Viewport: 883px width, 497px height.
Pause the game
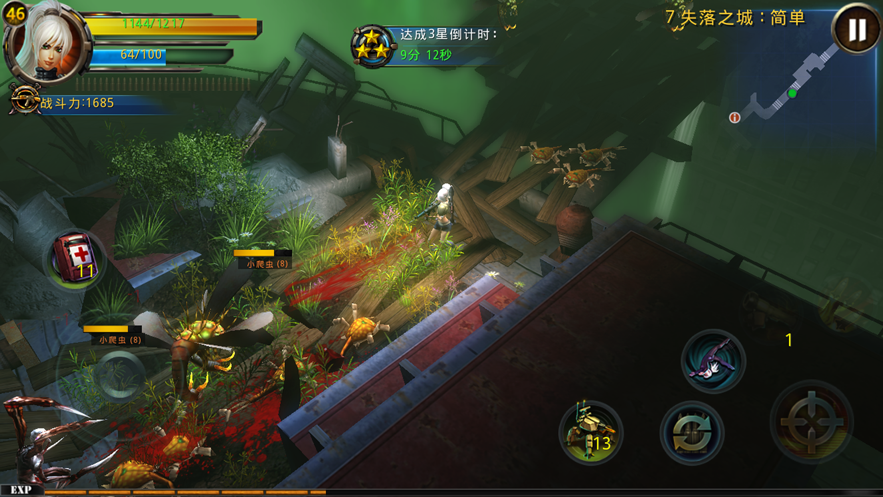click(x=856, y=30)
